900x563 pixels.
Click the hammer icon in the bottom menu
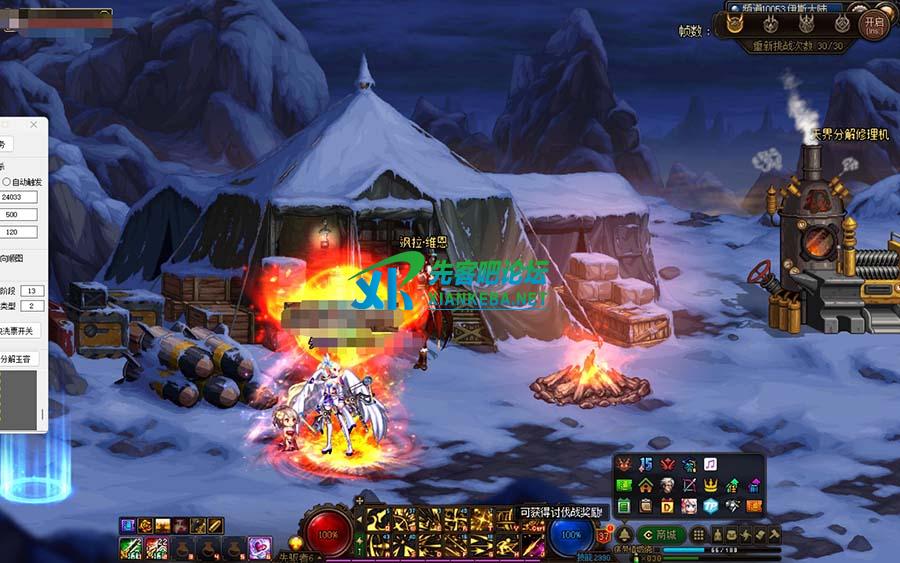point(773,535)
